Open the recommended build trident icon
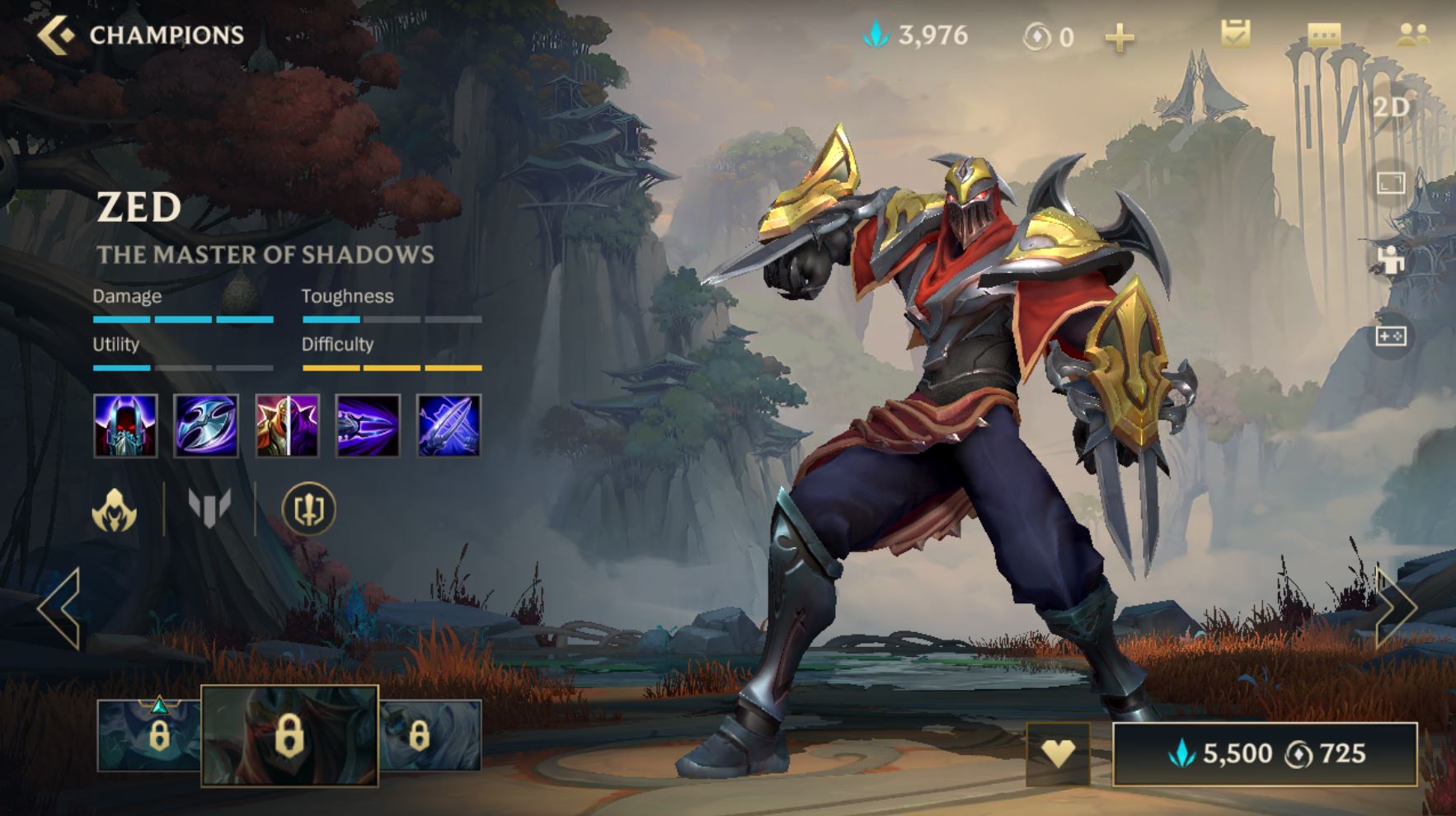The height and width of the screenshot is (816, 1456). [x=309, y=509]
